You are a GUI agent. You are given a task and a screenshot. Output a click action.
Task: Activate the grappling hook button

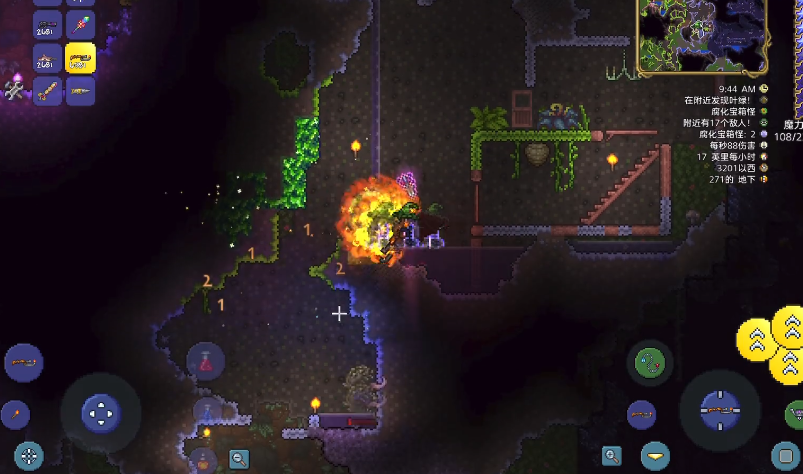tap(651, 363)
